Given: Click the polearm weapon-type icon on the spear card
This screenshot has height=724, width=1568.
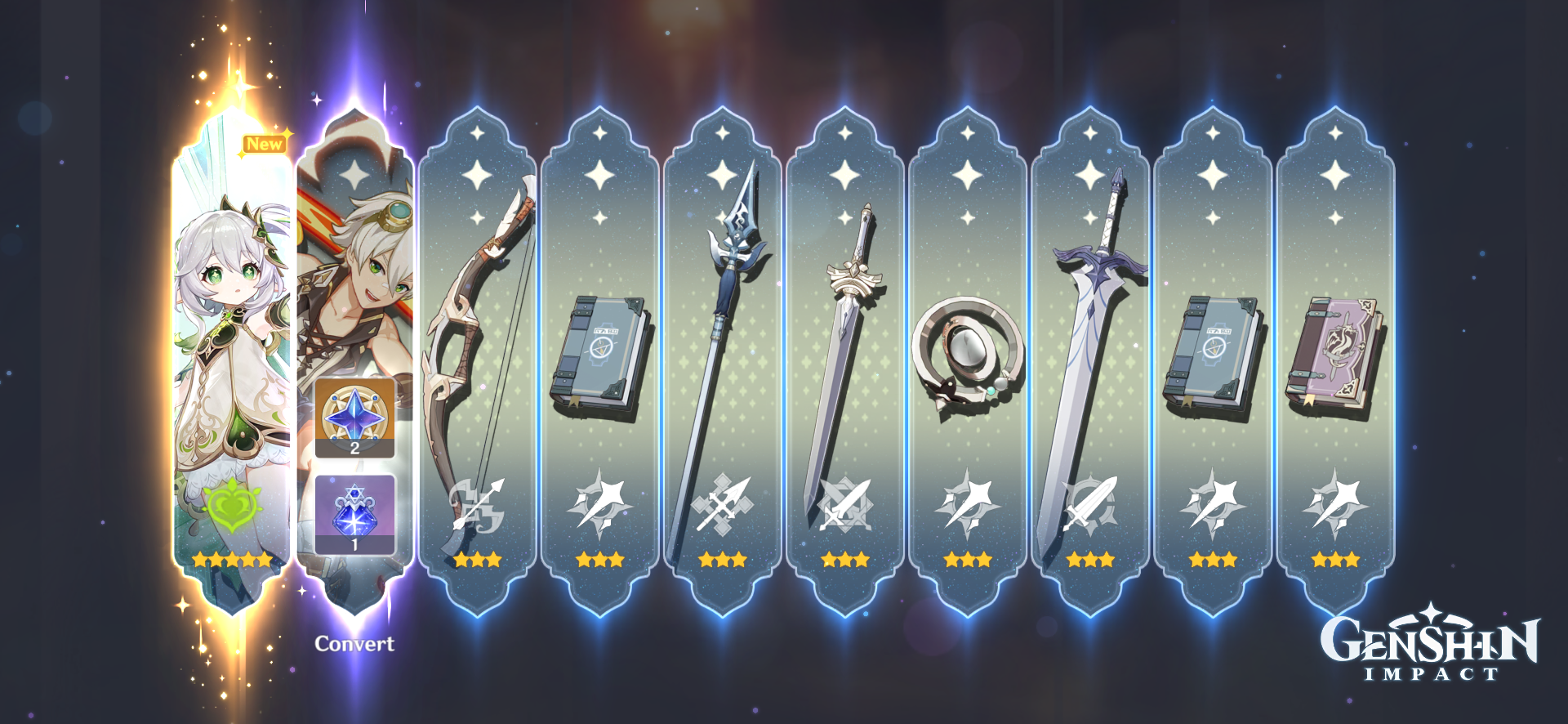Looking at the screenshot, I should coord(721,505).
